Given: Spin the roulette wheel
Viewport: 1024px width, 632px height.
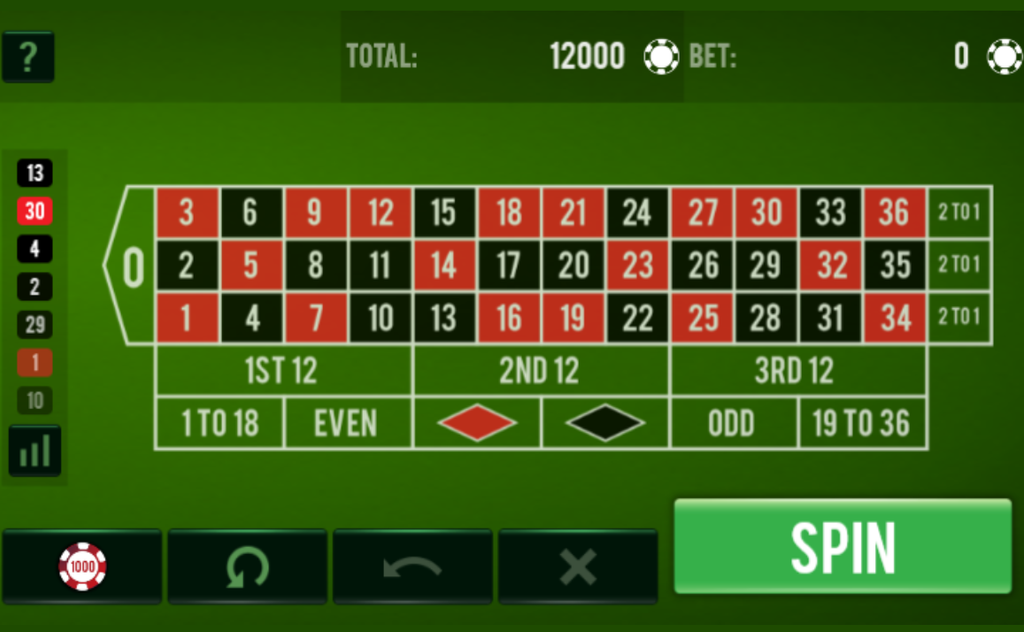Looking at the screenshot, I should 842,546.
